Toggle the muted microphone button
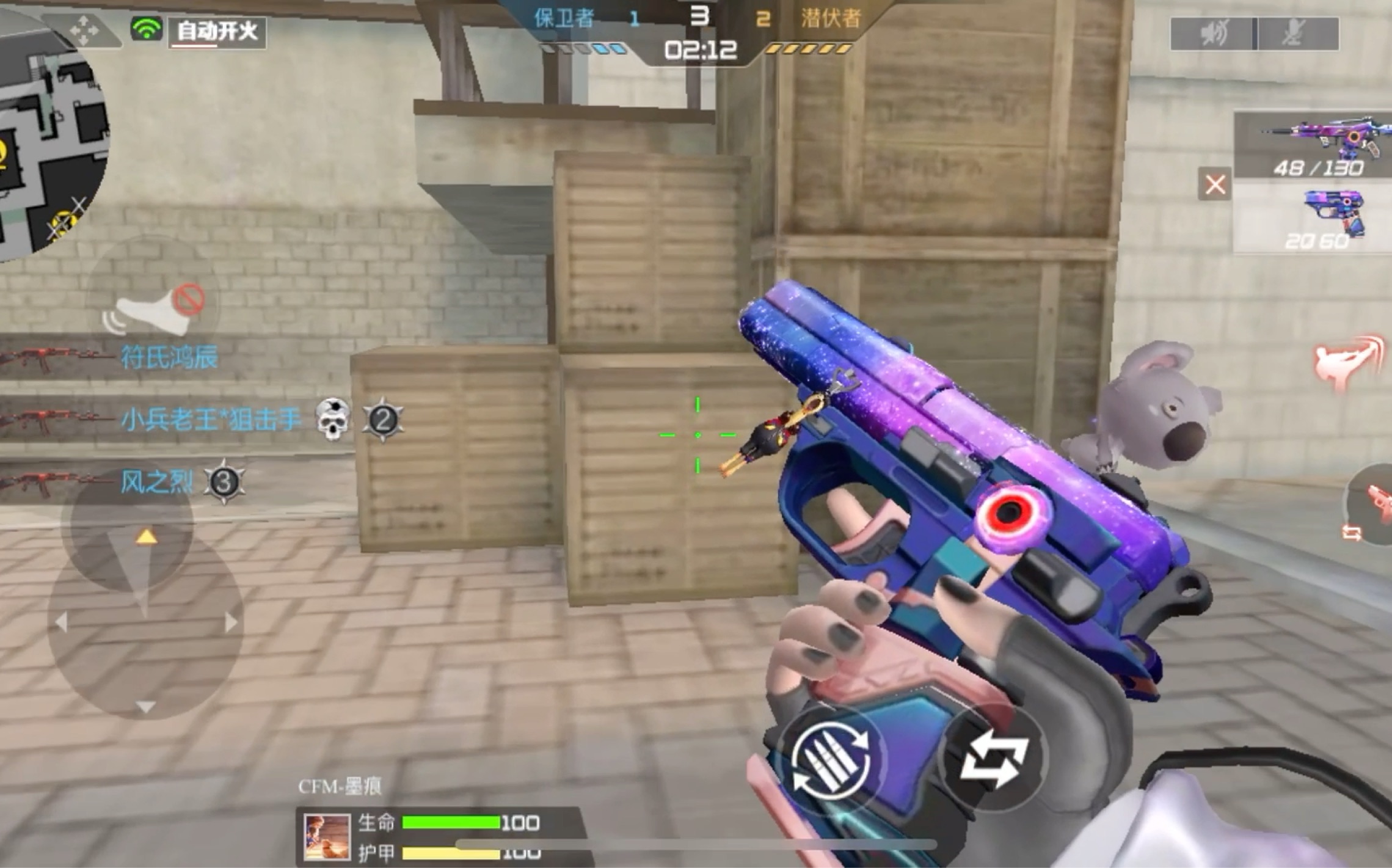Image resolution: width=1392 pixels, height=868 pixels. (1296, 33)
